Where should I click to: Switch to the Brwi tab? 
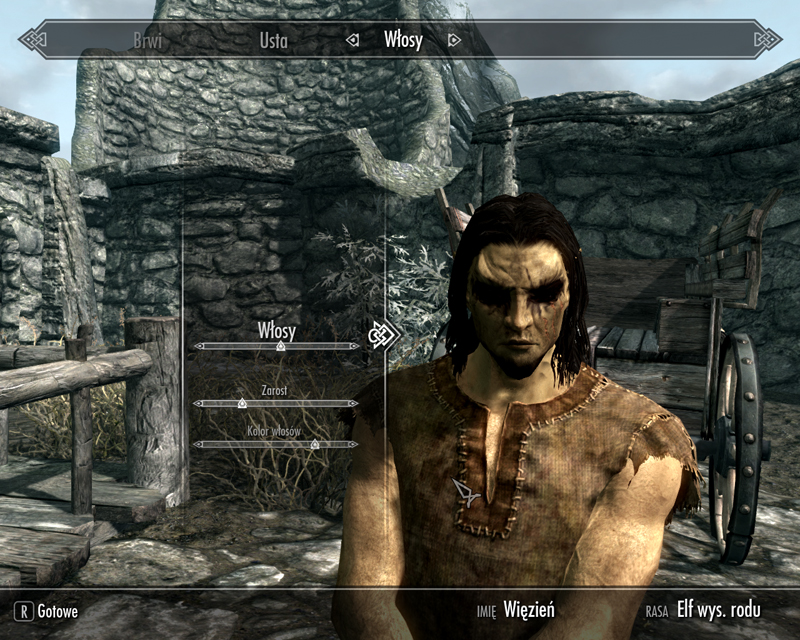148,40
